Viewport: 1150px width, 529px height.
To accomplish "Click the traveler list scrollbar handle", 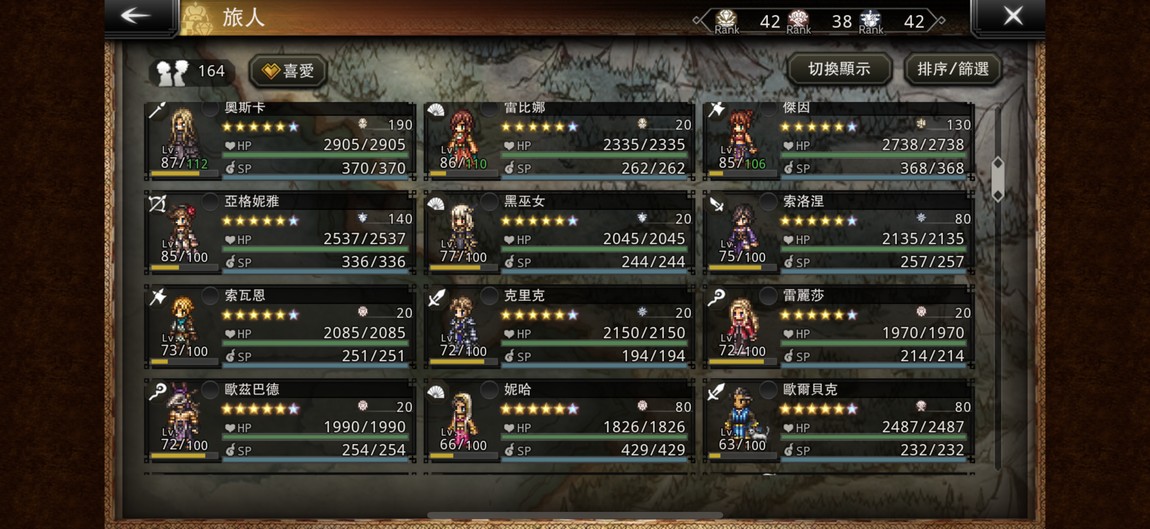I will (997, 178).
